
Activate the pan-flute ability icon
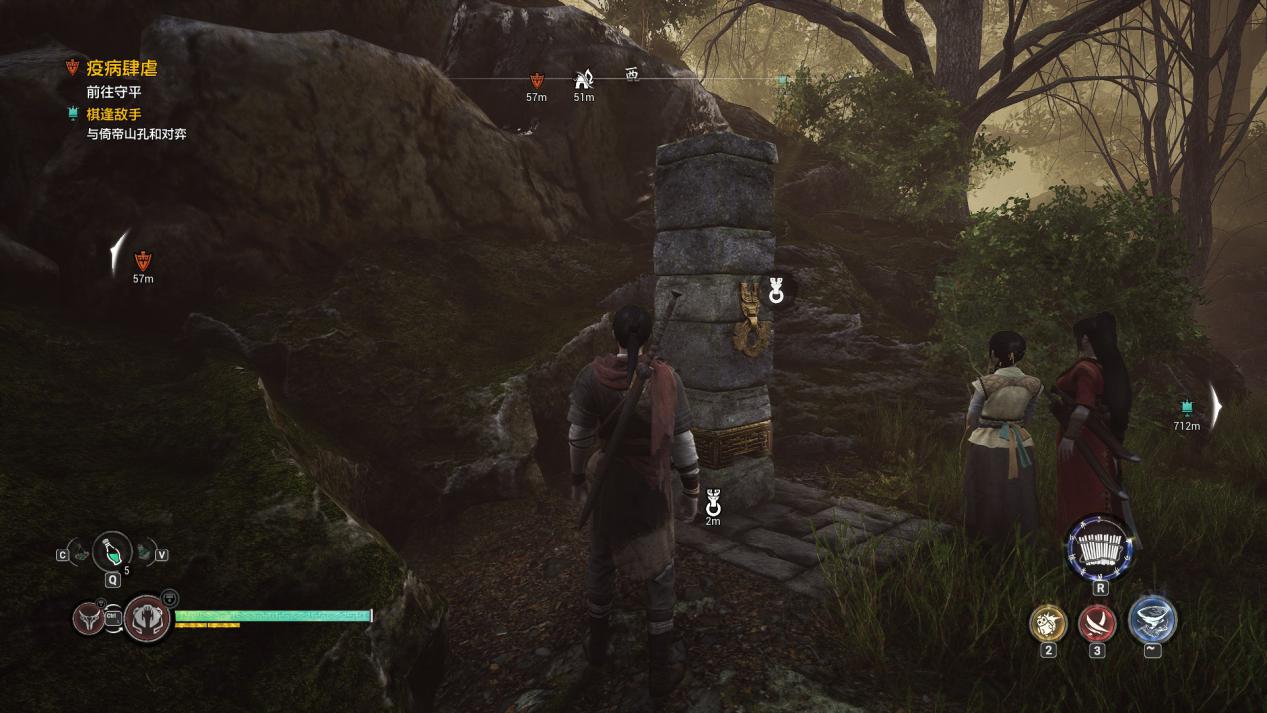(1100, 549)
